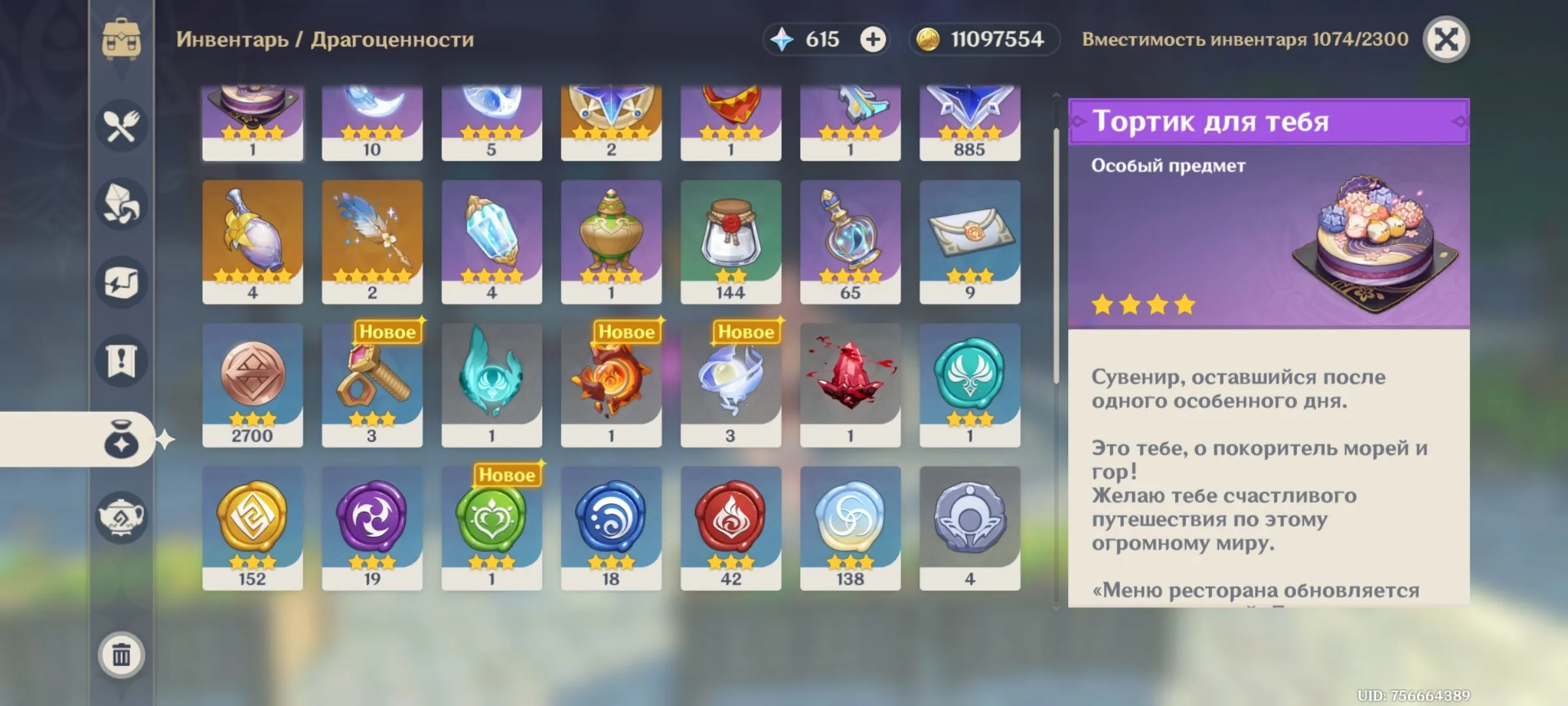The width and height of the screenshot is (1568, 706).
Task: Select the Cryo Sigil stack of 138
Action: 850,523
